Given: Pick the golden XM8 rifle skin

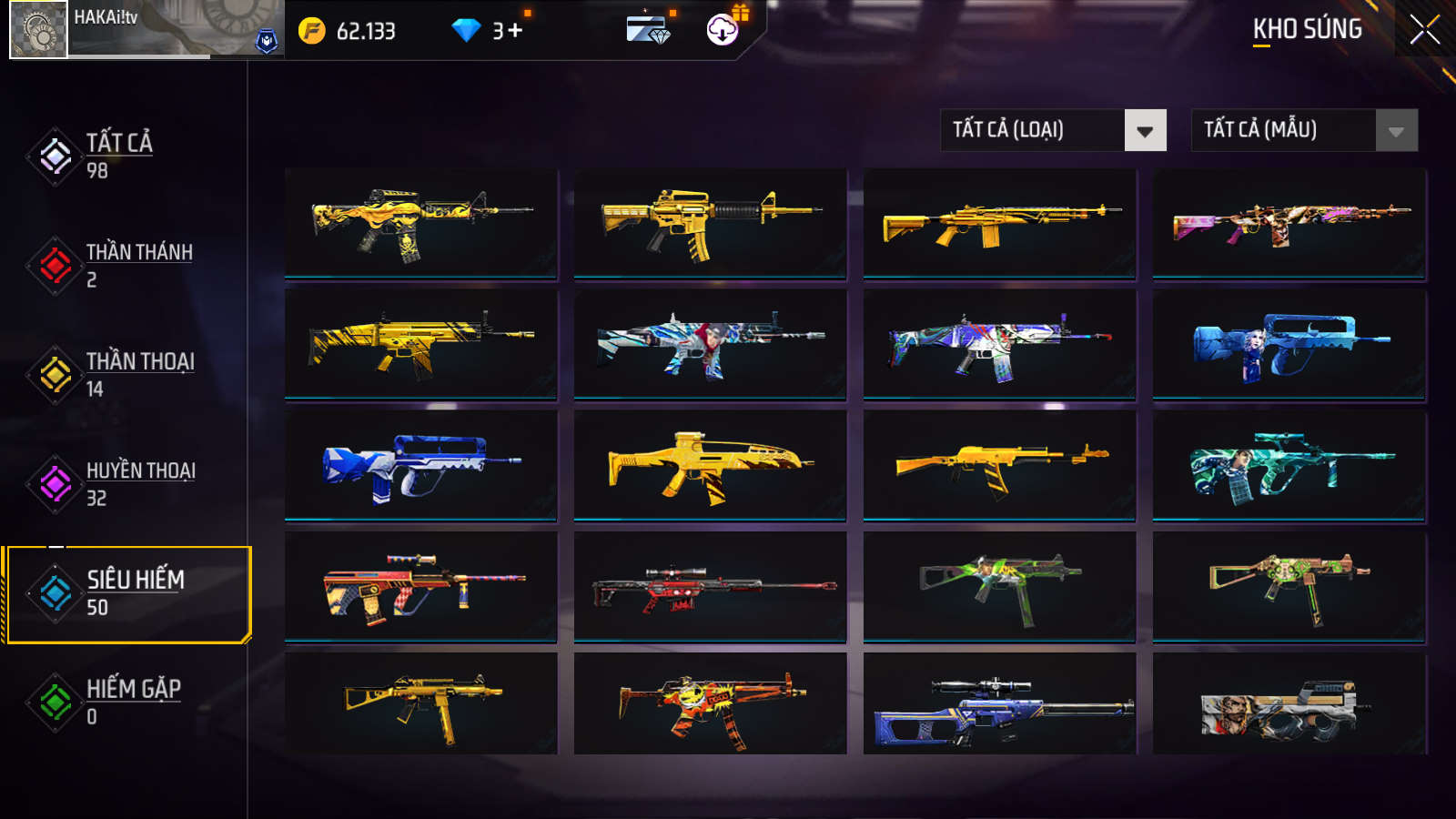Looking at the screenshot, I should click(710, 465).
